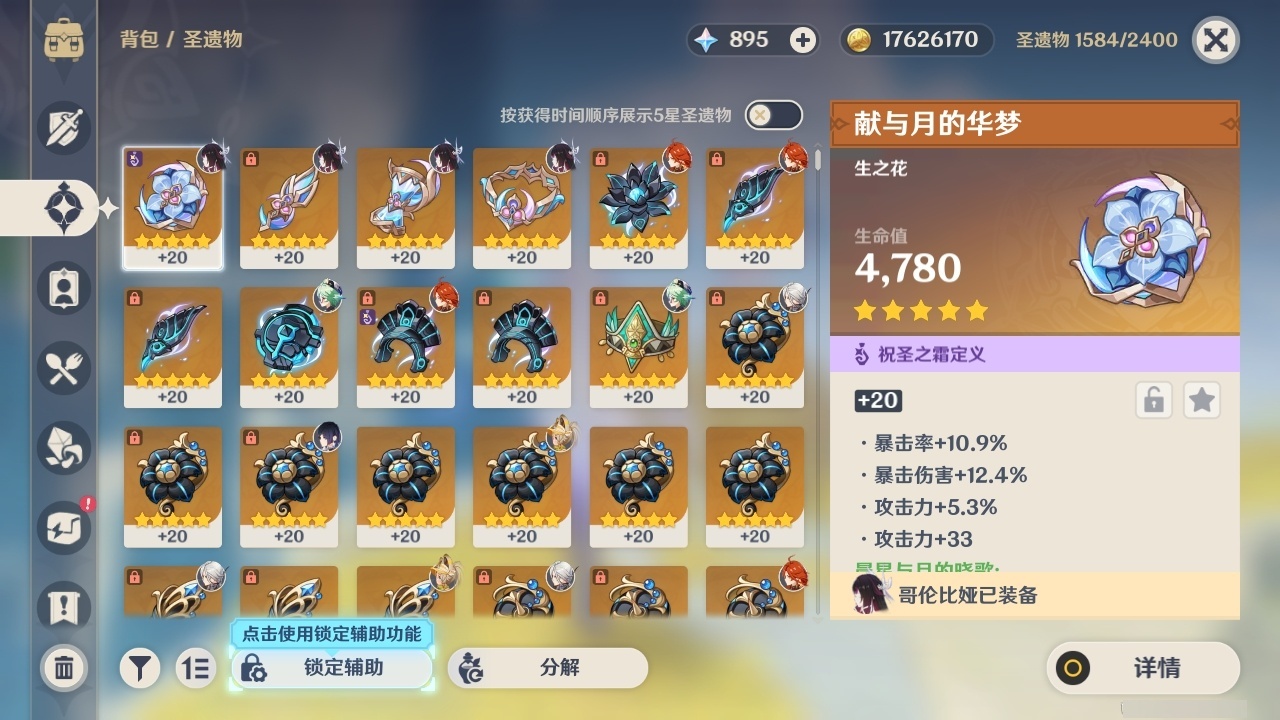This screenshot has width=1280, height=720.
Task: Select the food items sidebar icon
Action: tap(62, 368)
